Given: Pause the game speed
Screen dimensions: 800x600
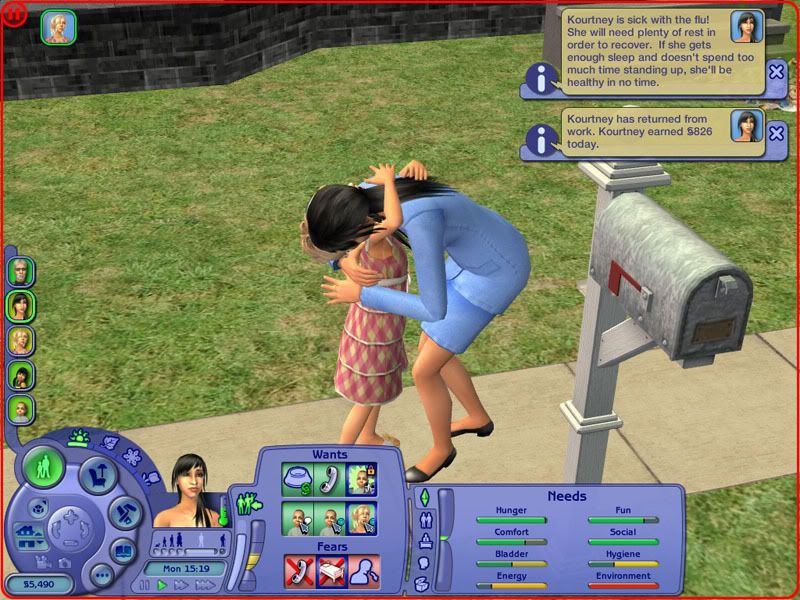Looking at the screenshot, I should tap(147, 585).
